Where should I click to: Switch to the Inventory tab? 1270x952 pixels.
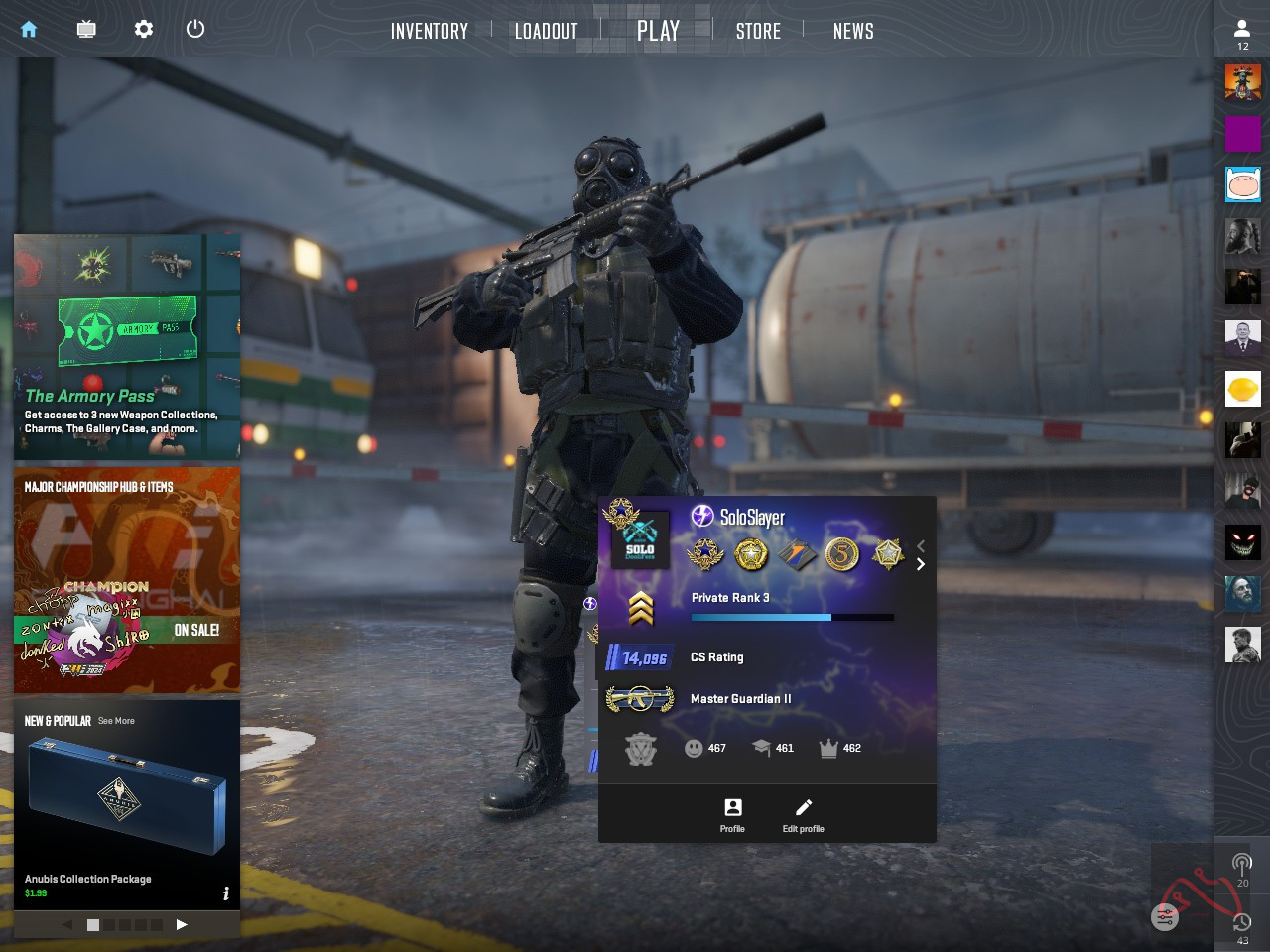coord(430,32)
